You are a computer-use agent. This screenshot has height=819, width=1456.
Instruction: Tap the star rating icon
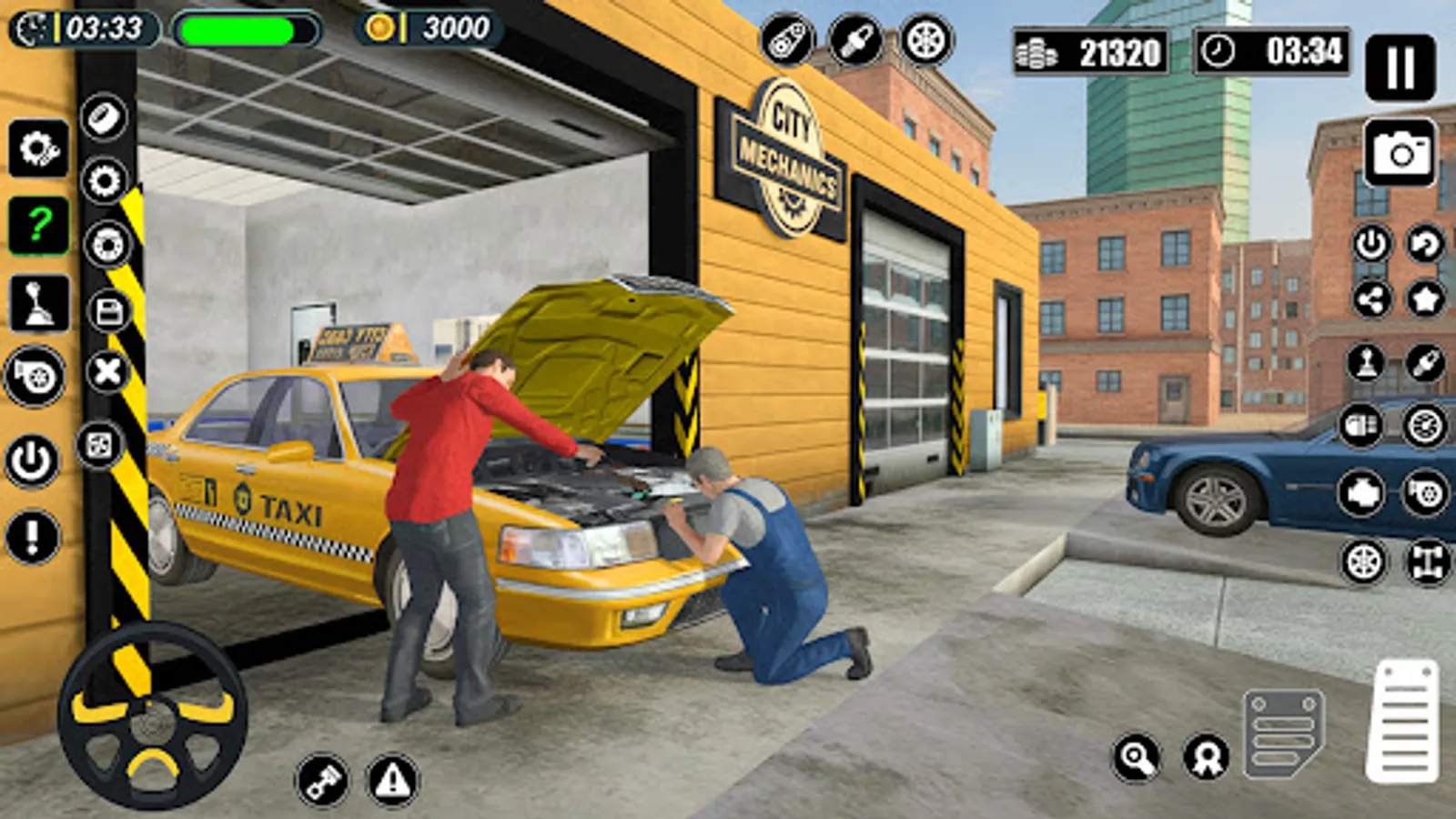coord(1424,297)
